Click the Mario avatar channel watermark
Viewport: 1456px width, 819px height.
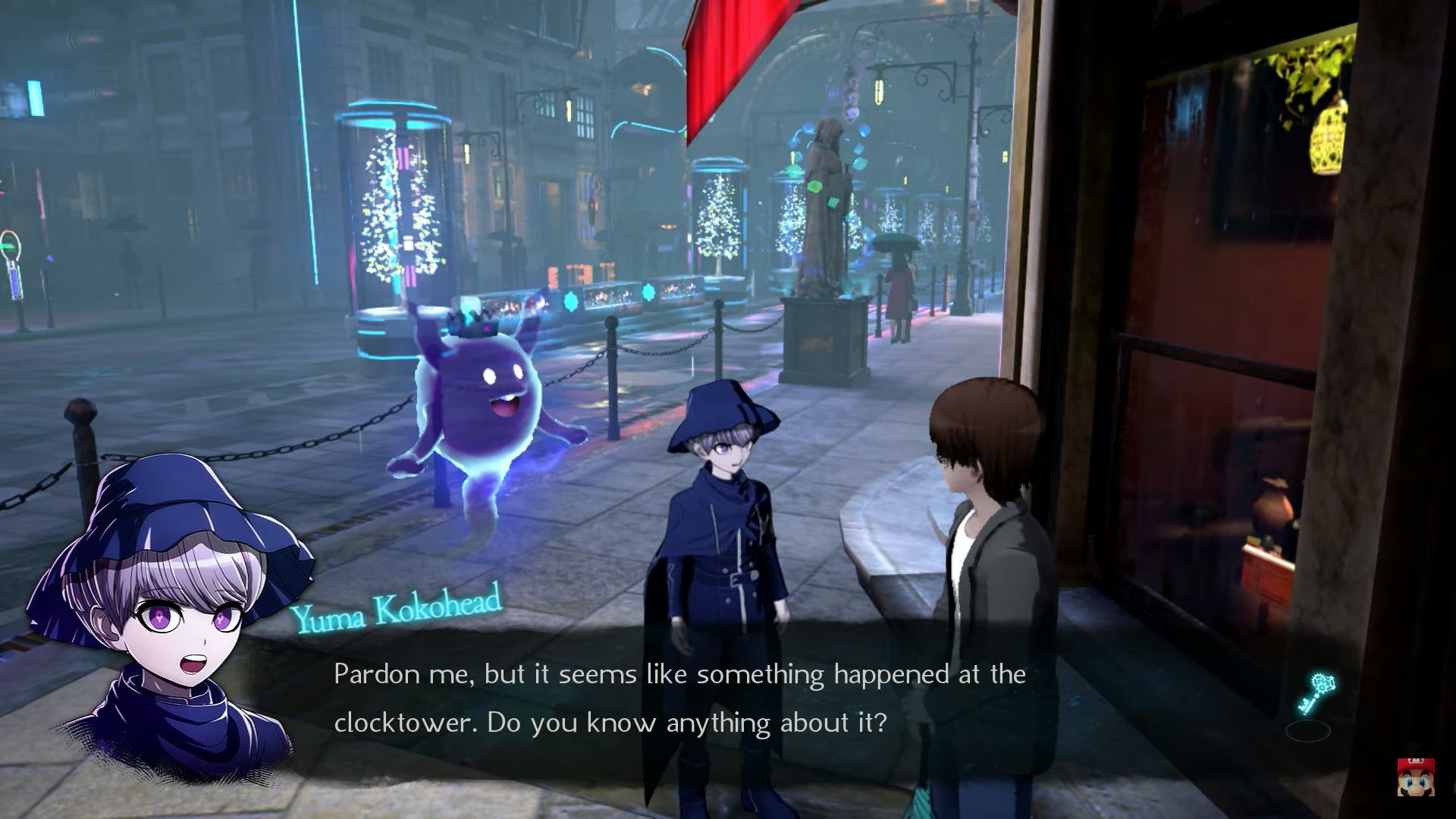pos(1415,776)
